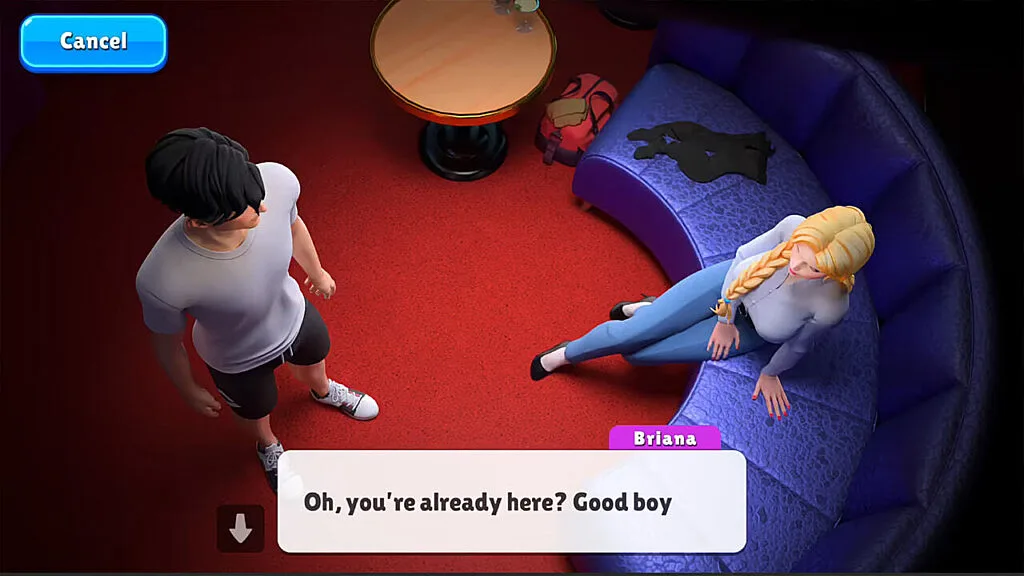Continue by clicking Briana's dialogue box
1024x576 pixels.
(511, 501)
